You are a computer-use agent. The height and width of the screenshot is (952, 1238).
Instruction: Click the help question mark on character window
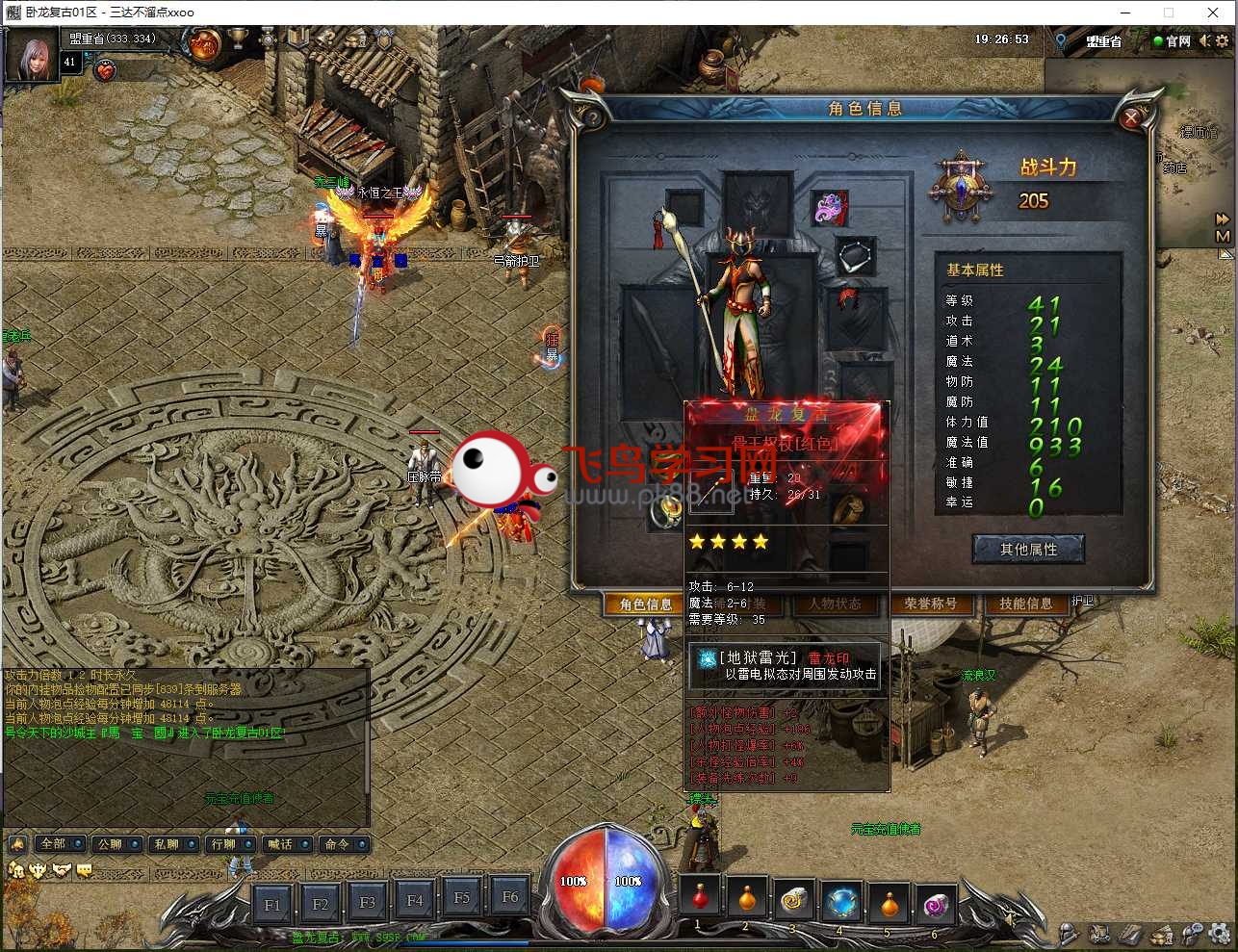(592, 117)
